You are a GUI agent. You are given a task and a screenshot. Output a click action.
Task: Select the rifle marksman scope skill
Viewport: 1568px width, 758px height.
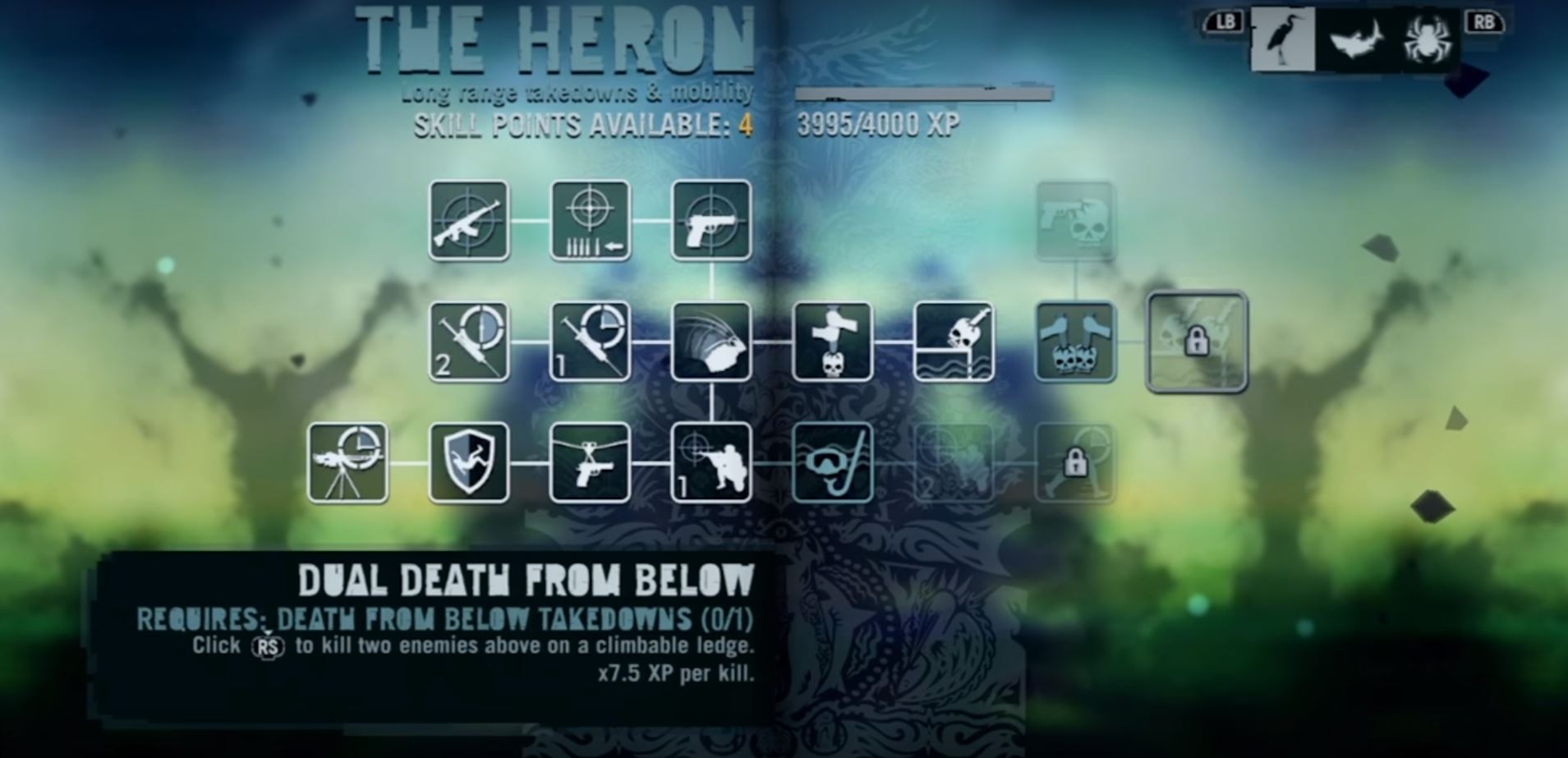pyautogui.click(x=468, y=222)
